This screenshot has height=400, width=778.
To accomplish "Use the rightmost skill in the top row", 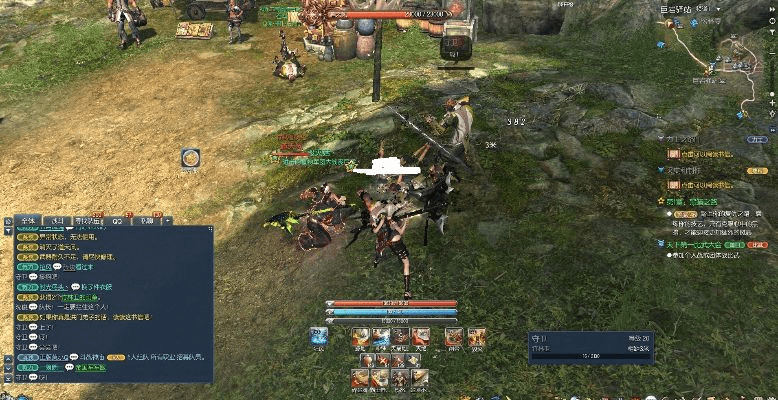I will (x=477, y=337).
